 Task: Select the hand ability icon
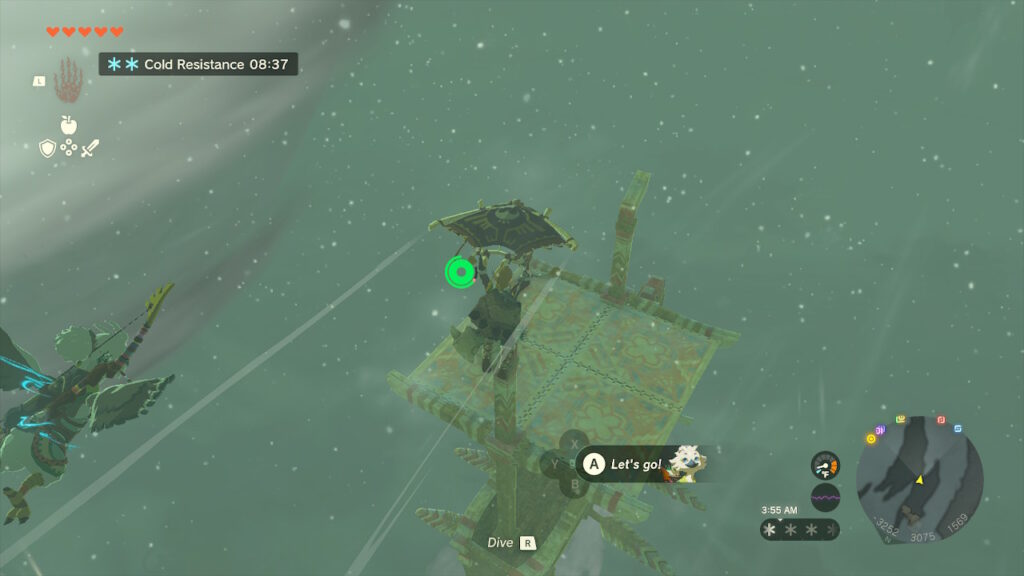pos(67,78)
